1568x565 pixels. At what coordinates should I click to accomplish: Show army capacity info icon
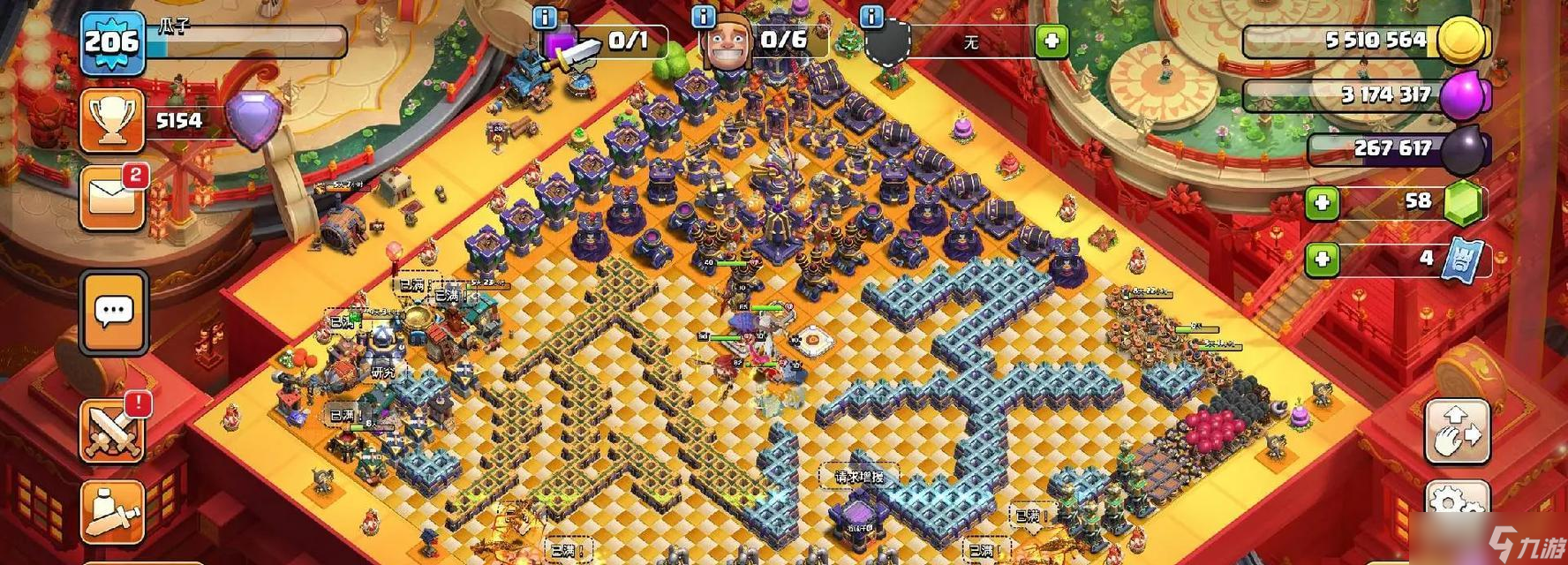point(546,16)
